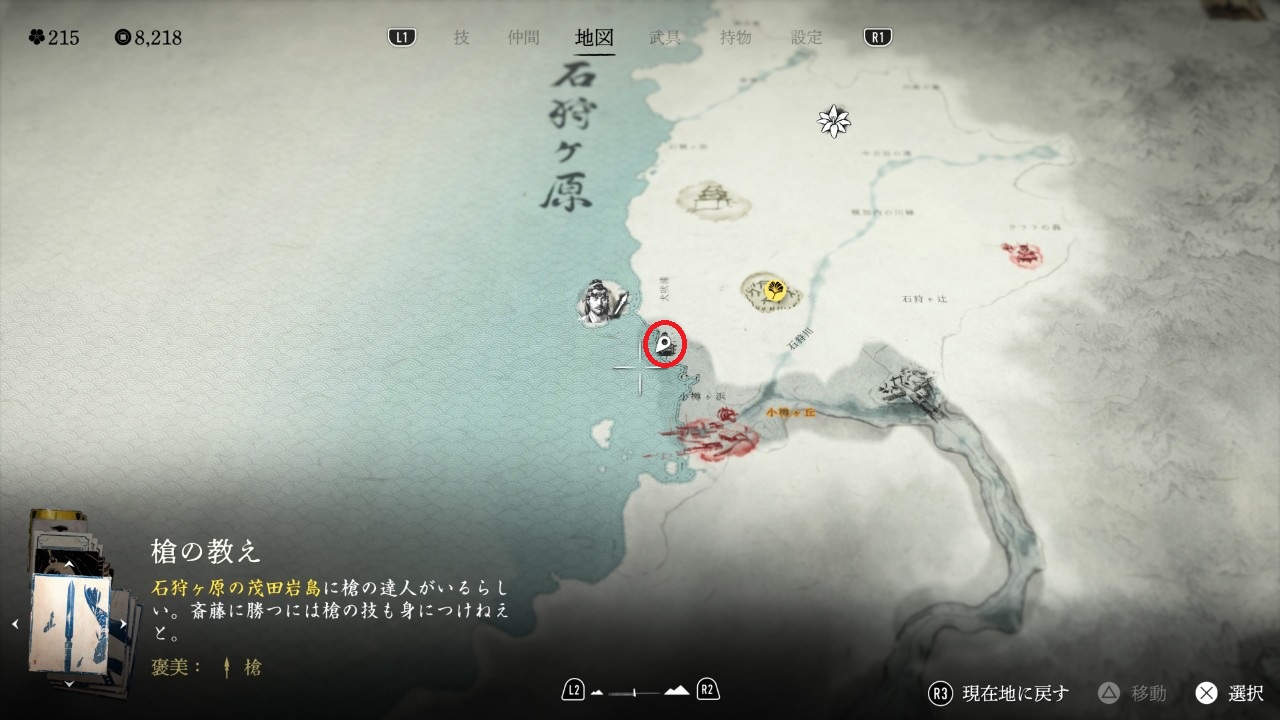Open the 仲間 tab

pos(523,38)
